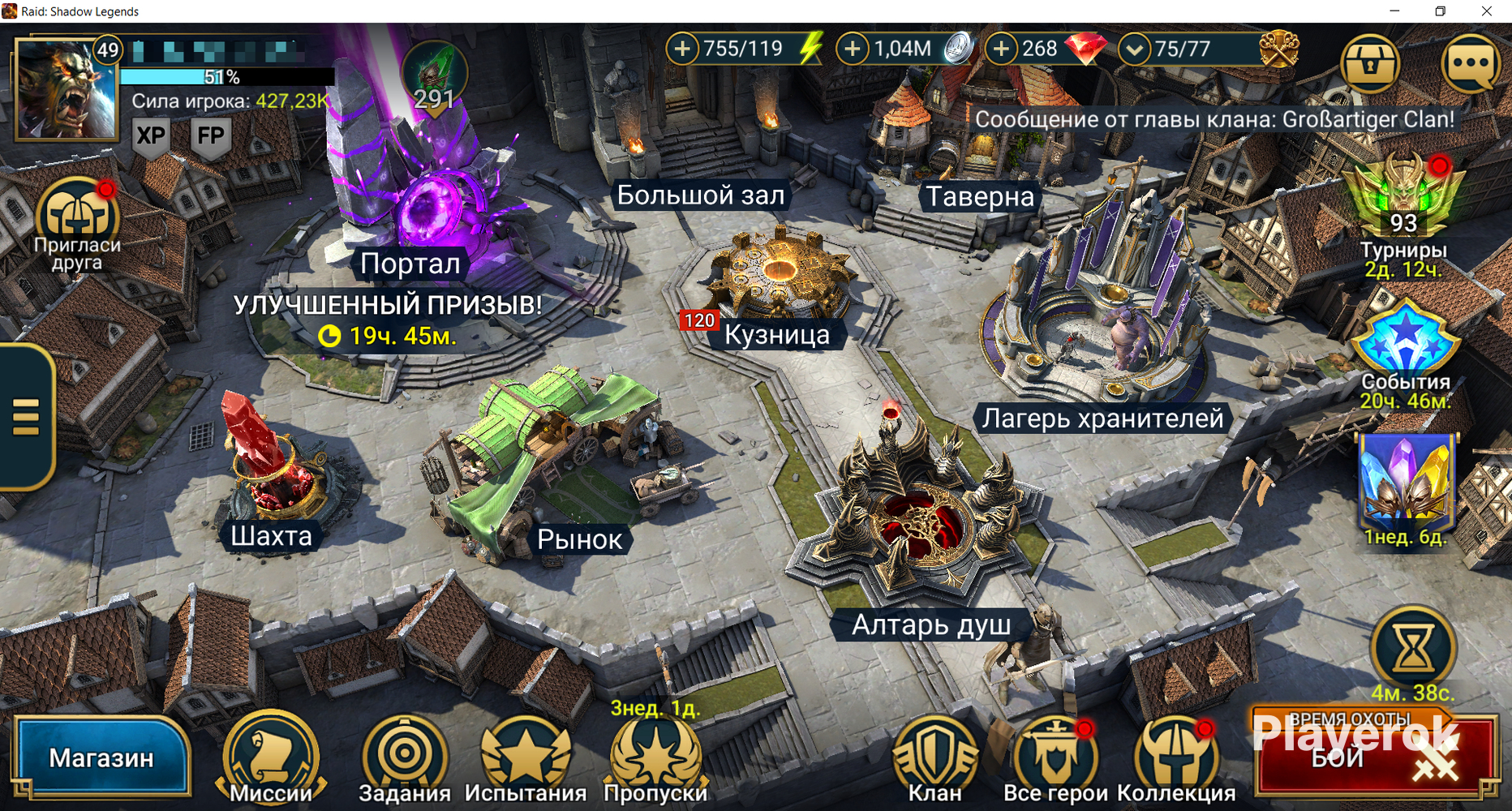This screenshot has height=811, width=1512.
Task: Click the hourglass timer icon
Action: point(1412,647)
